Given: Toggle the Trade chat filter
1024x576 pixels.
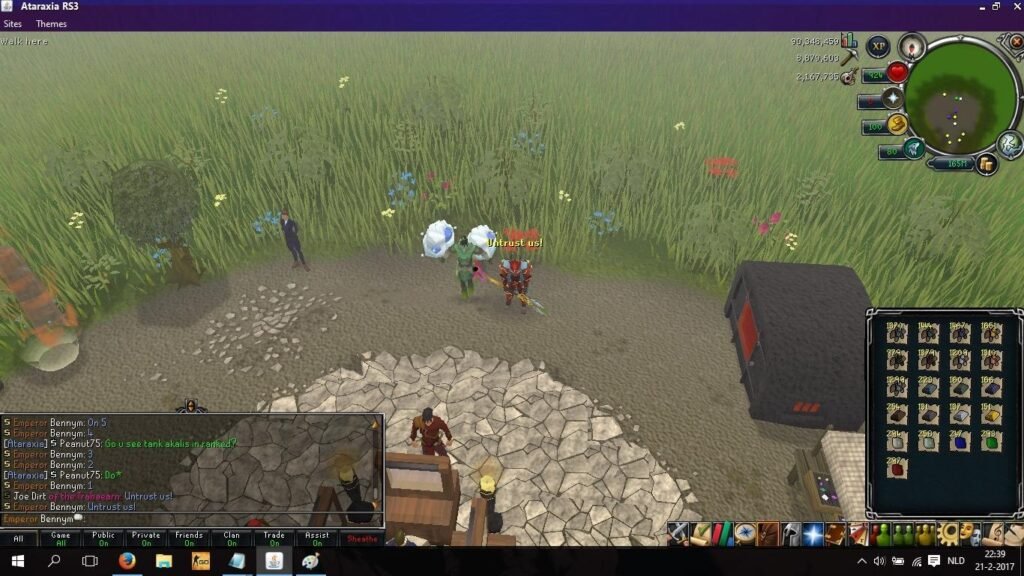Looking at the screenshot, I should coord(274,539).
